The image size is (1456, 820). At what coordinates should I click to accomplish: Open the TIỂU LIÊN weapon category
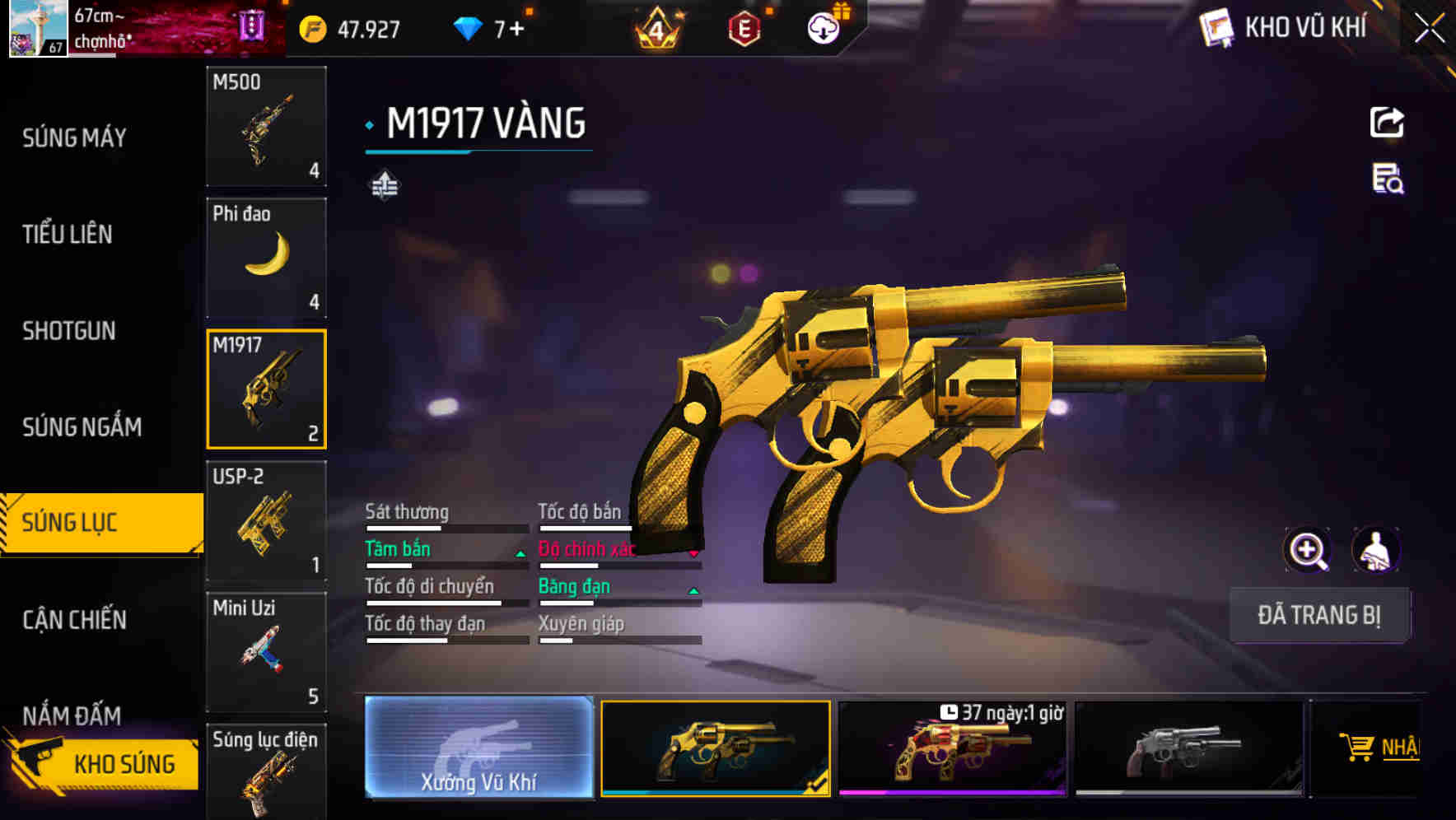pyautogui.click(x=68, y=235)
